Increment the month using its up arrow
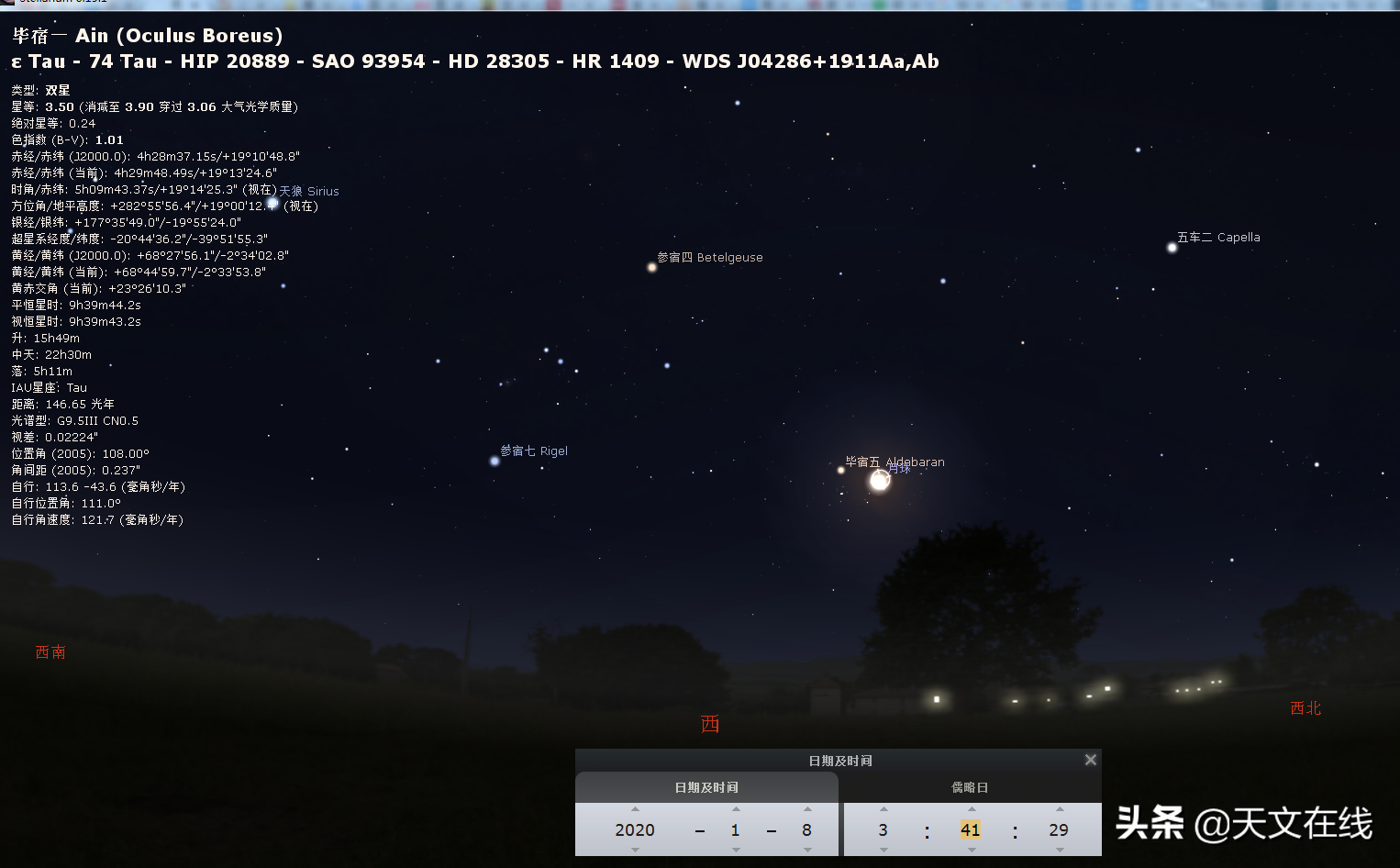The width and height of the screenshot is (1400, 868). tap(736, 809)
